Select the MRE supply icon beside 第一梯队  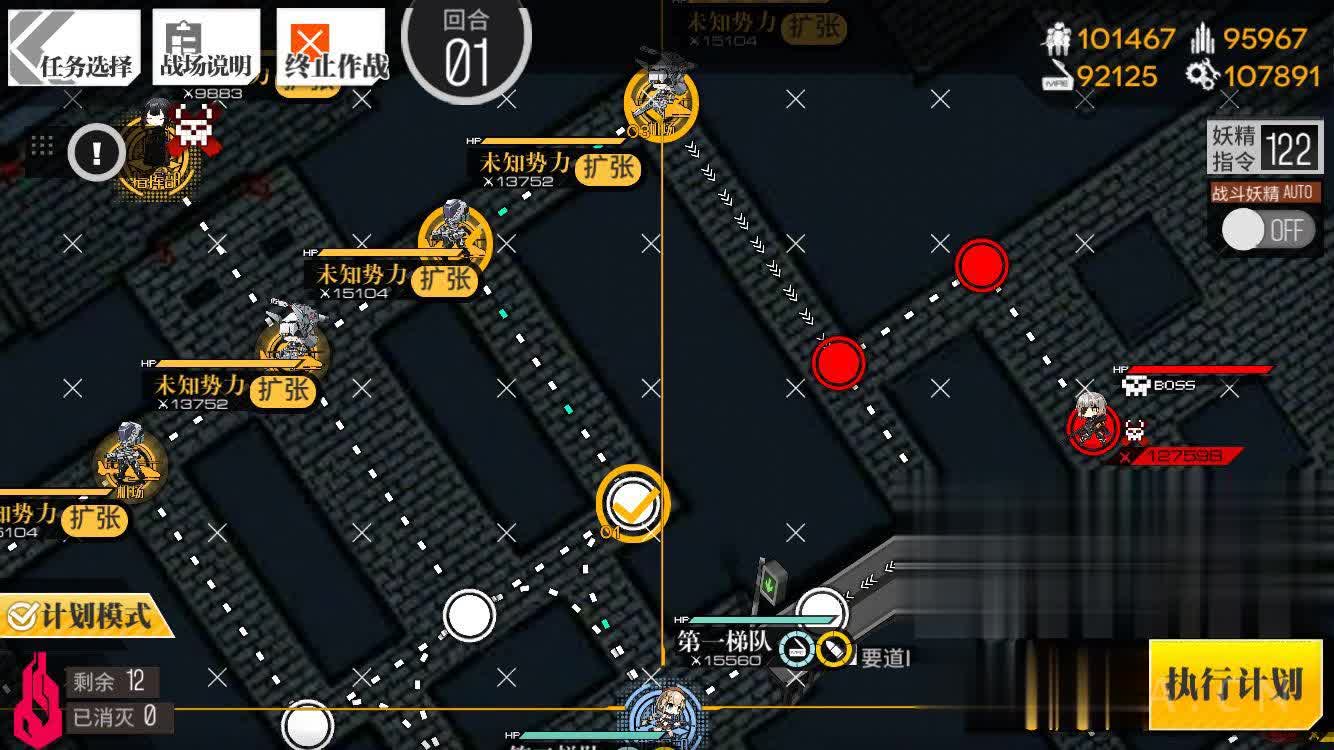tap(795, 647)
